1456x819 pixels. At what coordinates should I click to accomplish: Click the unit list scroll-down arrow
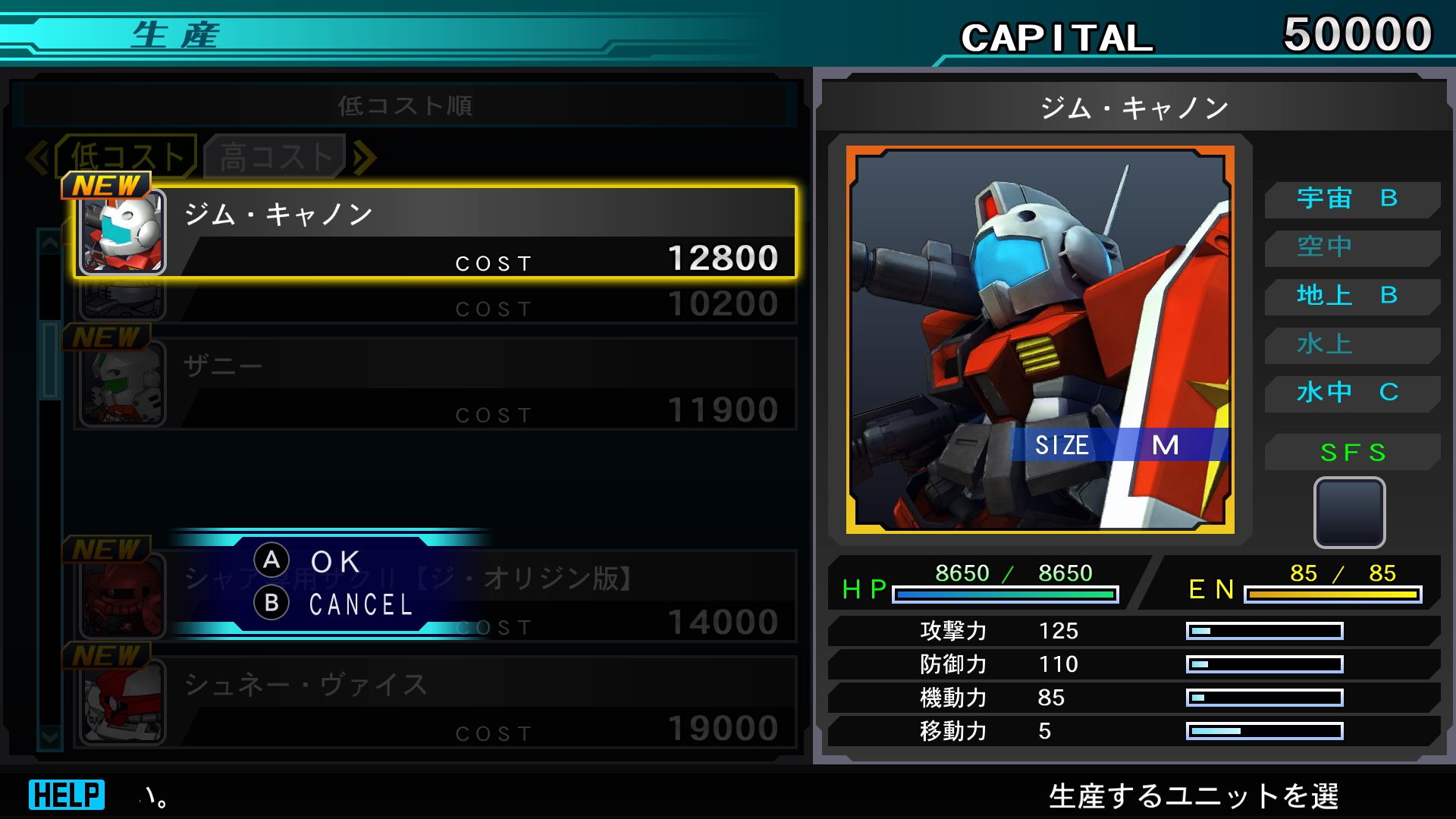click(50, 736)
